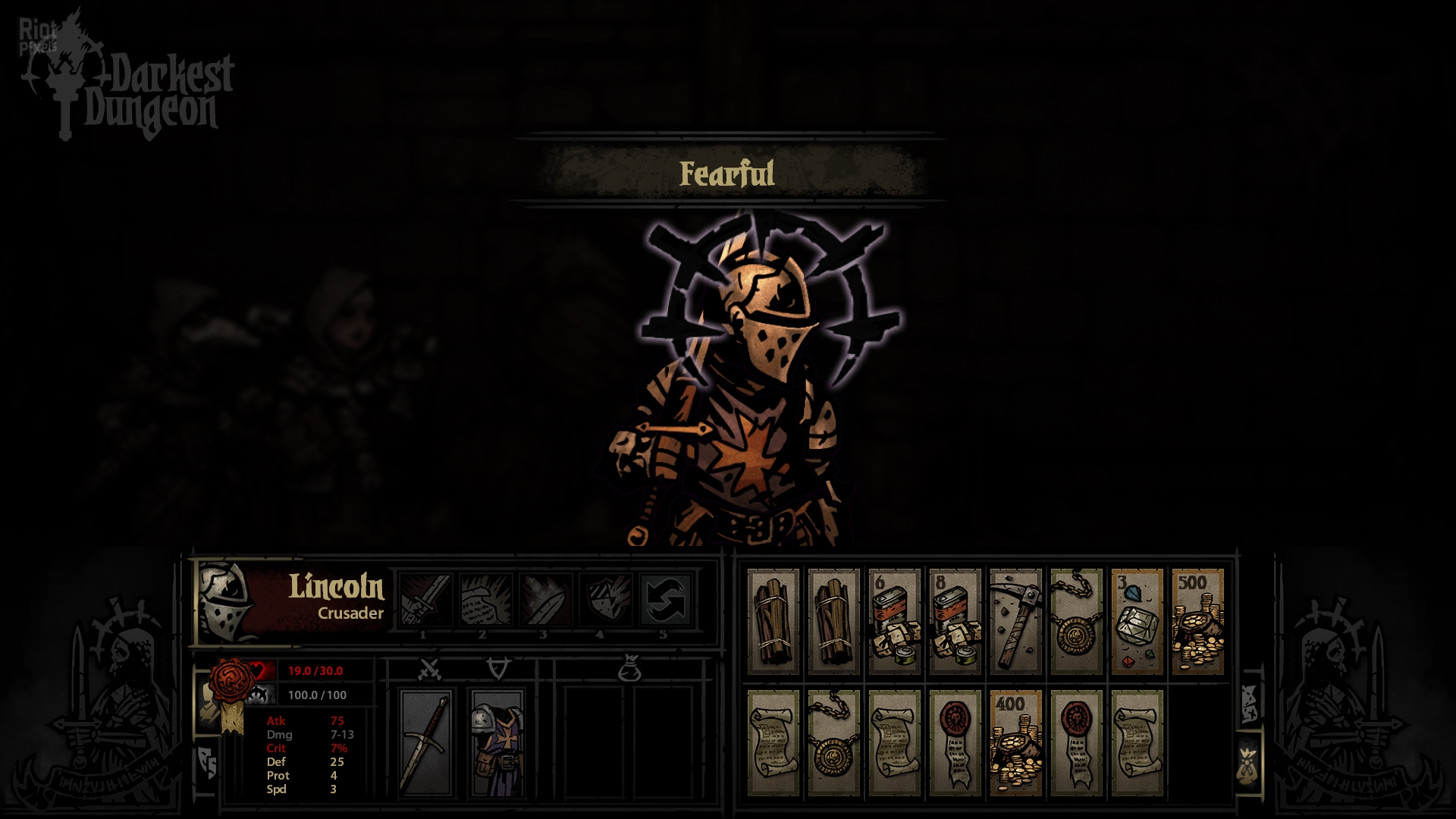Choose the gauntlet punch skill in slot 2
Screen dimensions: 1456x819
point(485,599)
